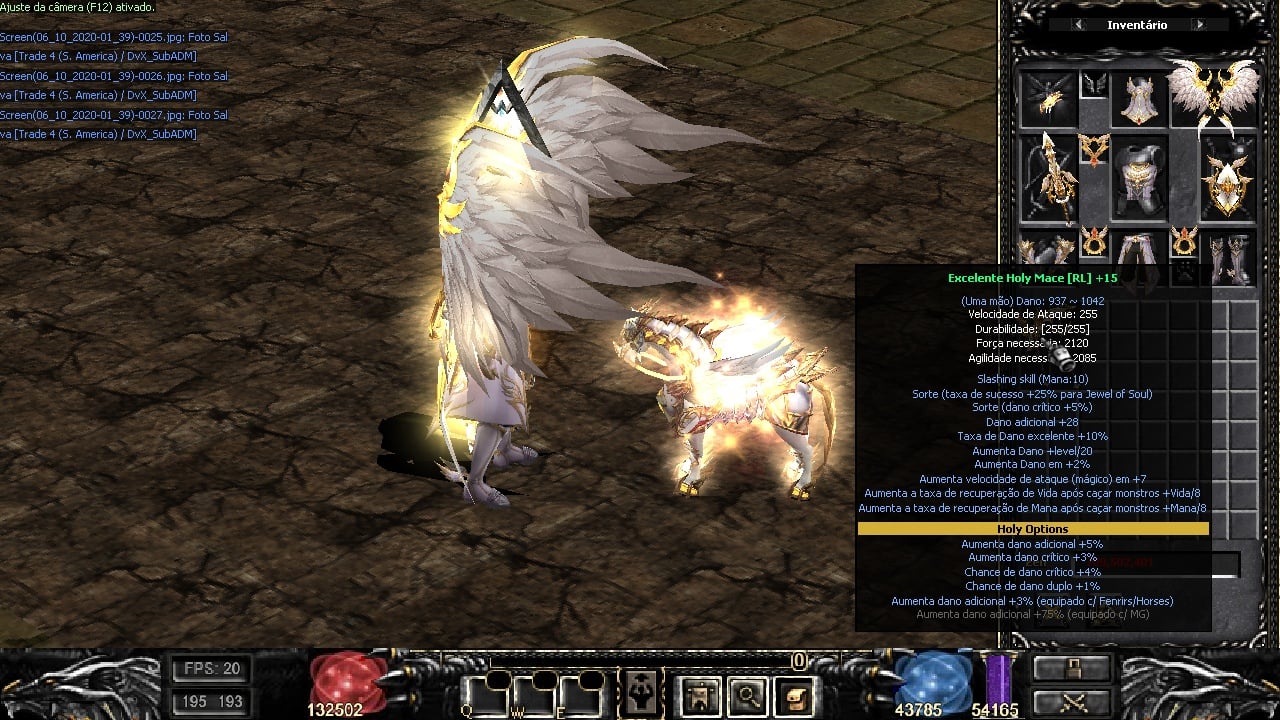Select the equipped white wings slot
This screenshot has width=1280, height=720.
(1212, 95)
